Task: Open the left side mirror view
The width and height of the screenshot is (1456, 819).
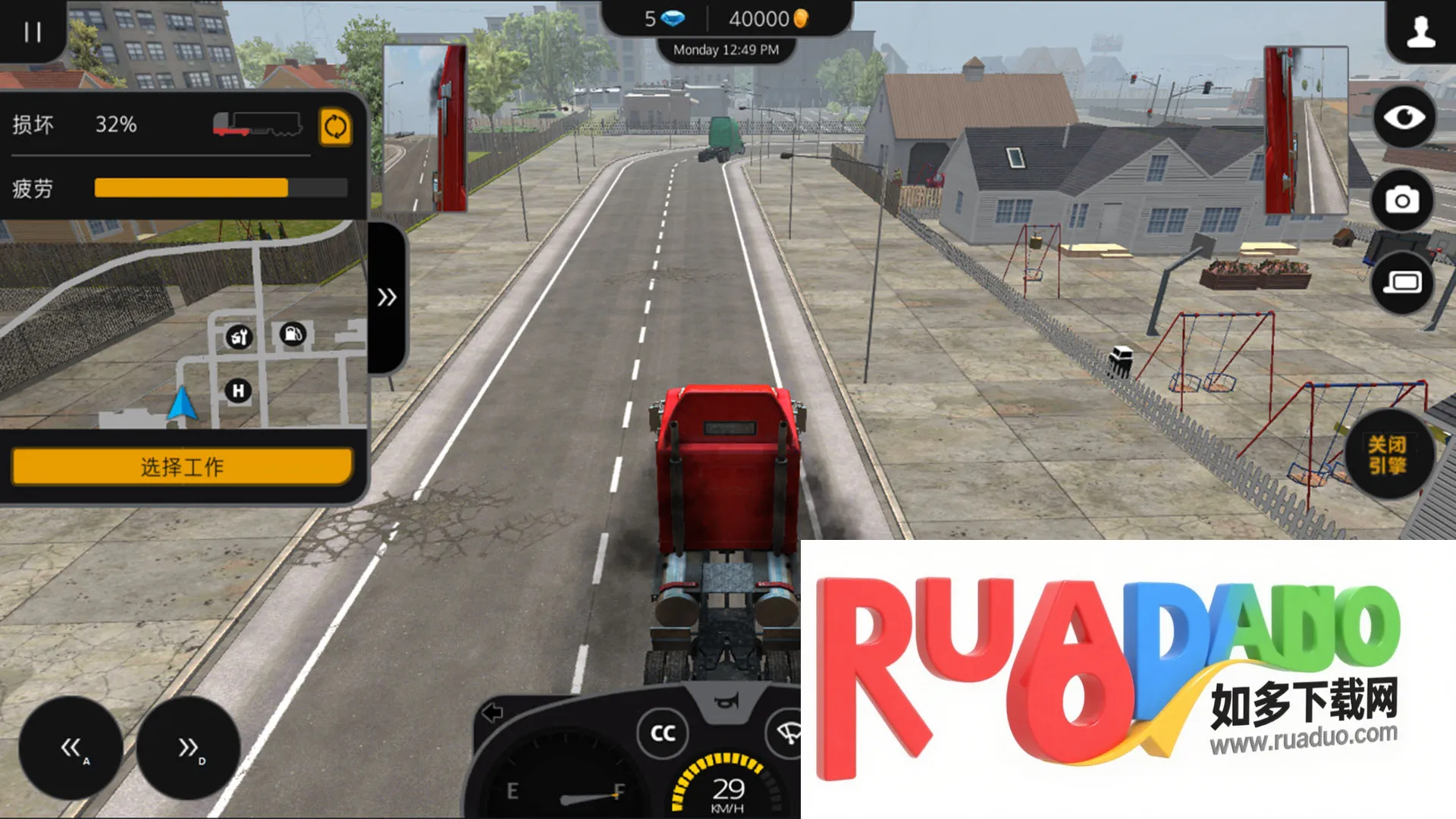Action: (x=425, y=129)
